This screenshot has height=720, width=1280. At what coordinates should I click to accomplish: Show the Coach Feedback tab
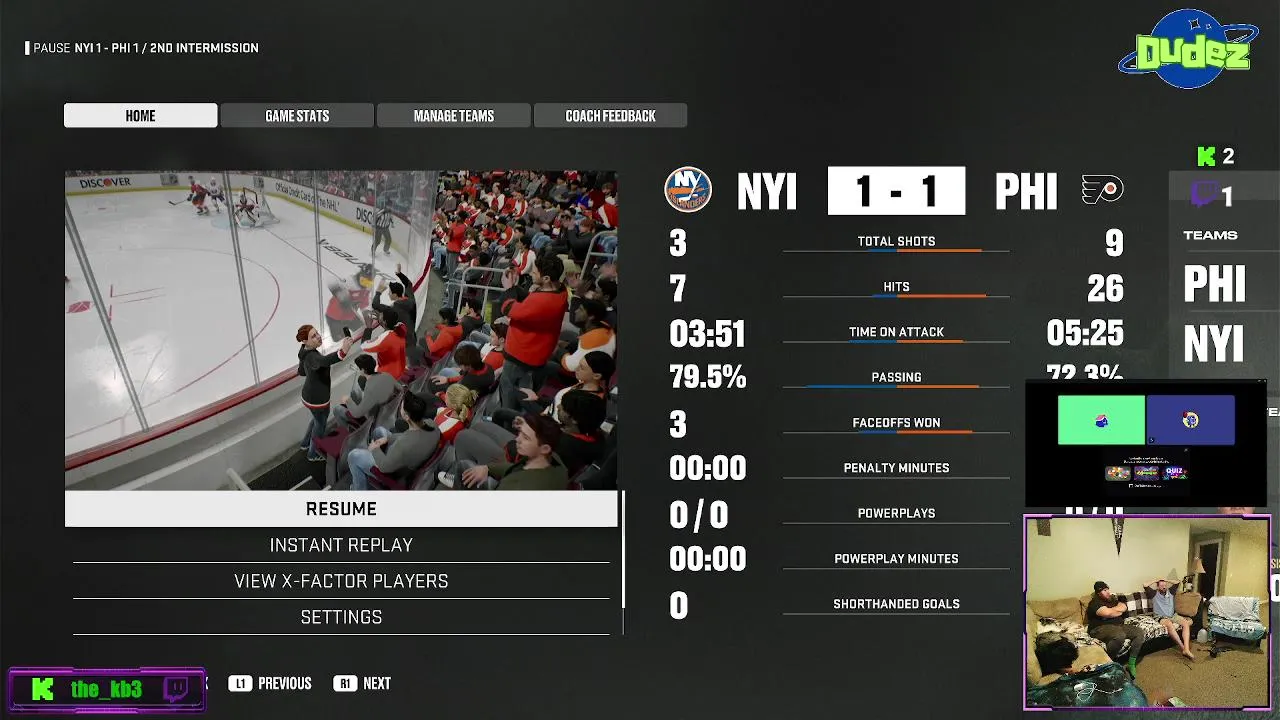point(610,116)
